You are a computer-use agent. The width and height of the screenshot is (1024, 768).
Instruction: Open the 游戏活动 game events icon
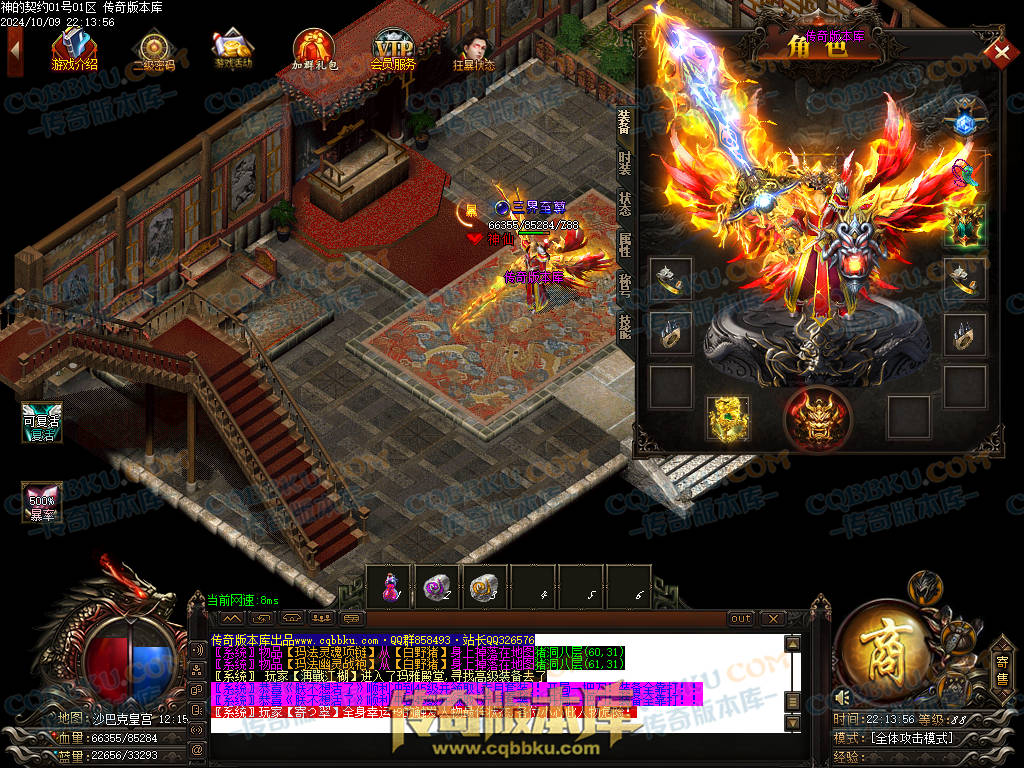pyautogui.click(x=233, y=49)
